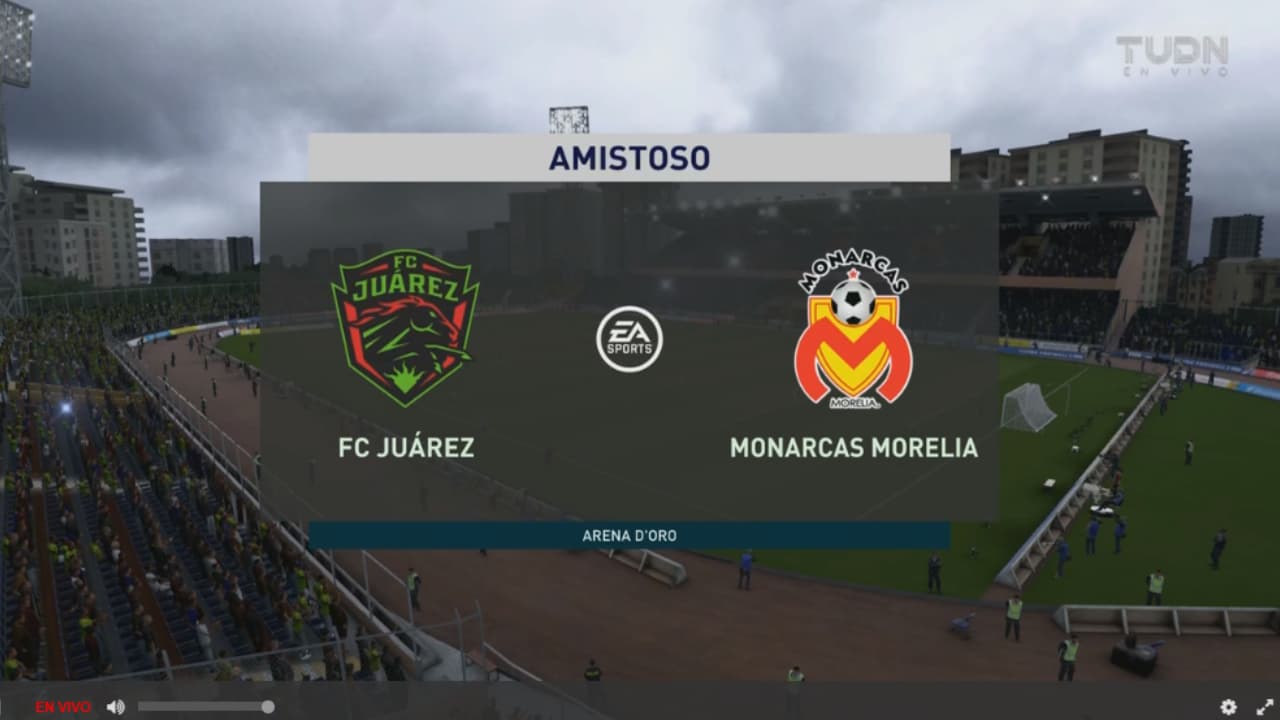Image resolution: width=1280 pixels, height=720 pixels.
Task: Enter fullscreen with diagonal arrows icon
Action: 1265,706
